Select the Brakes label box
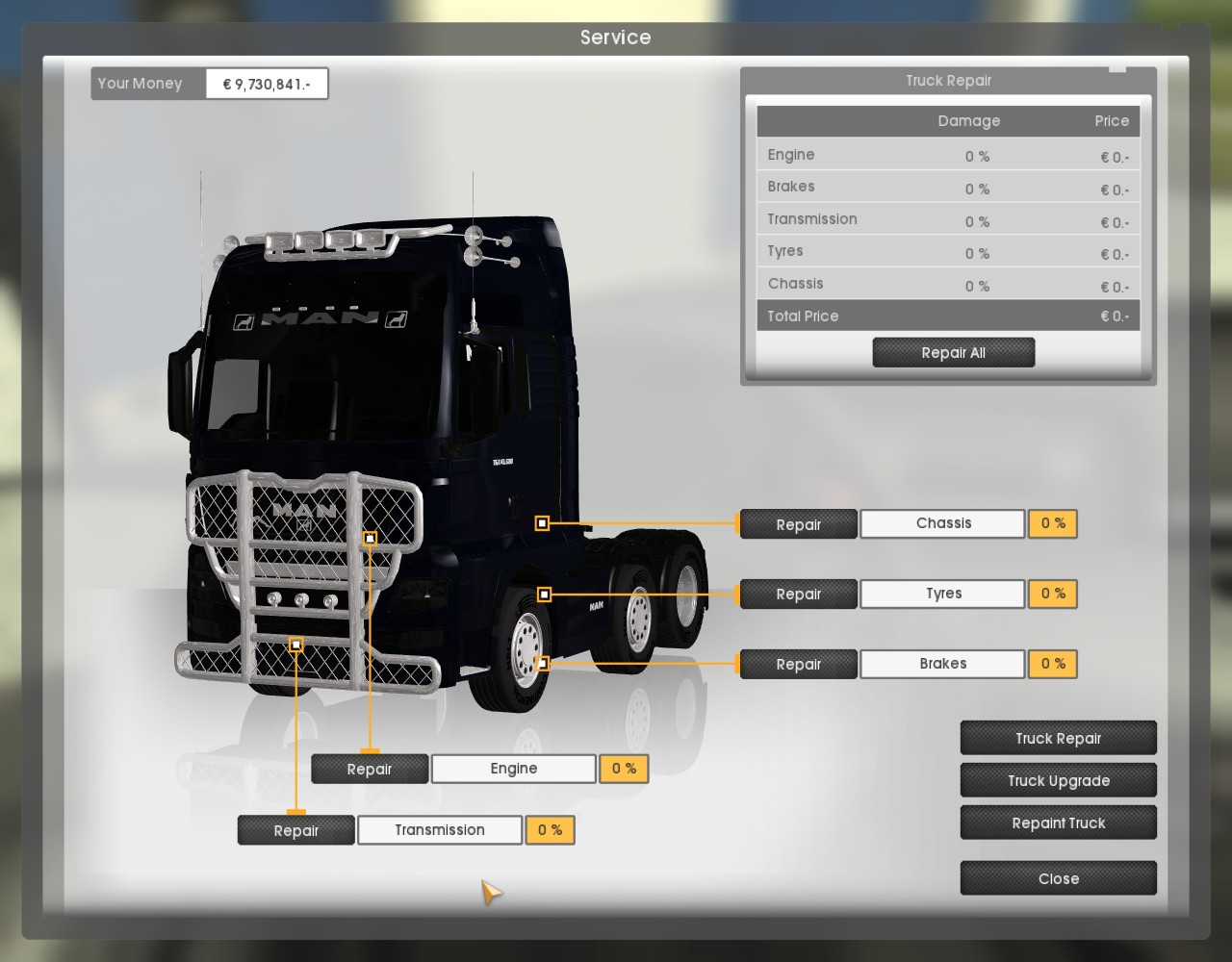 coord(942,664)
